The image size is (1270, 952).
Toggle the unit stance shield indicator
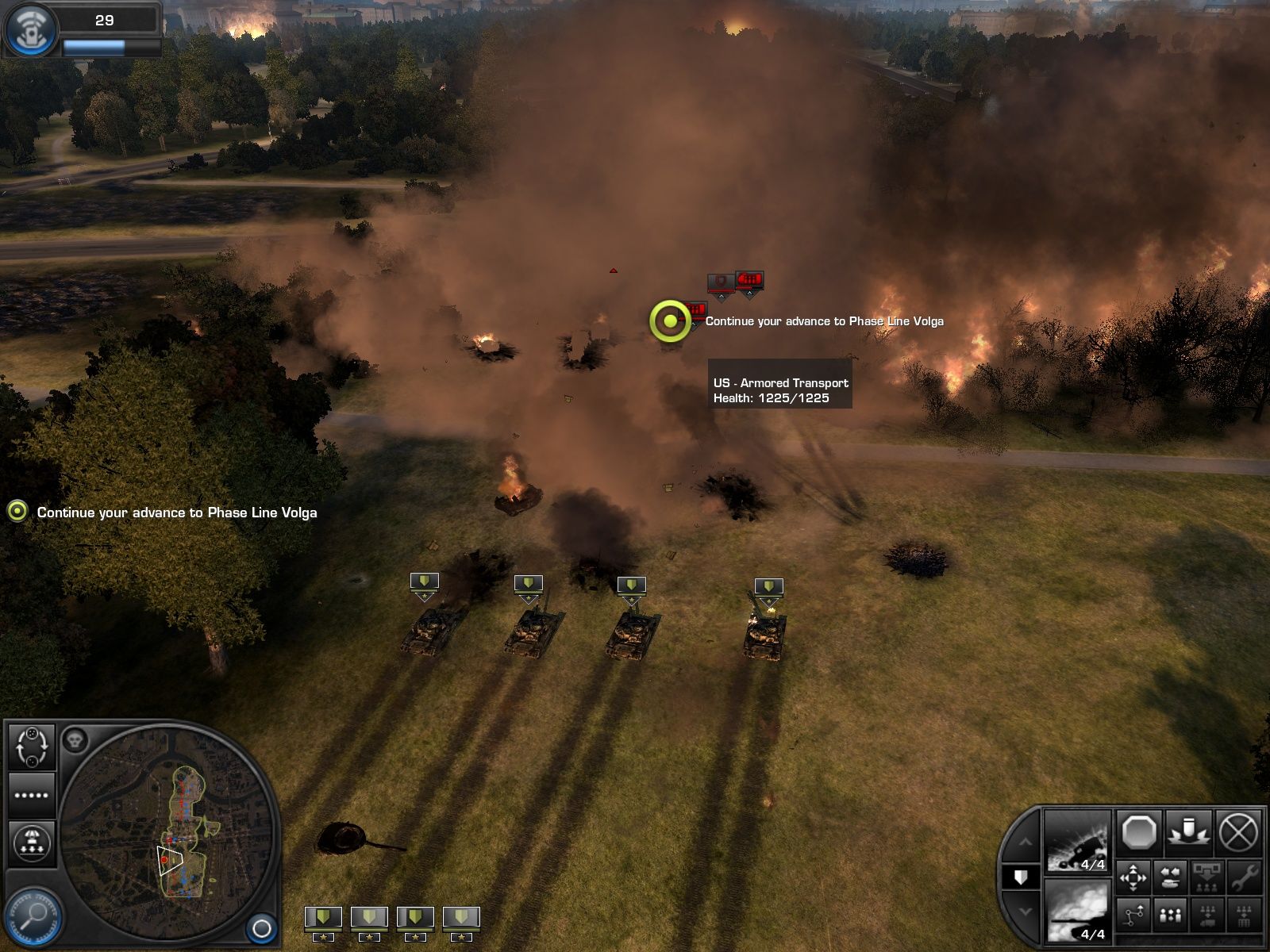click(x=1020, y=878)
